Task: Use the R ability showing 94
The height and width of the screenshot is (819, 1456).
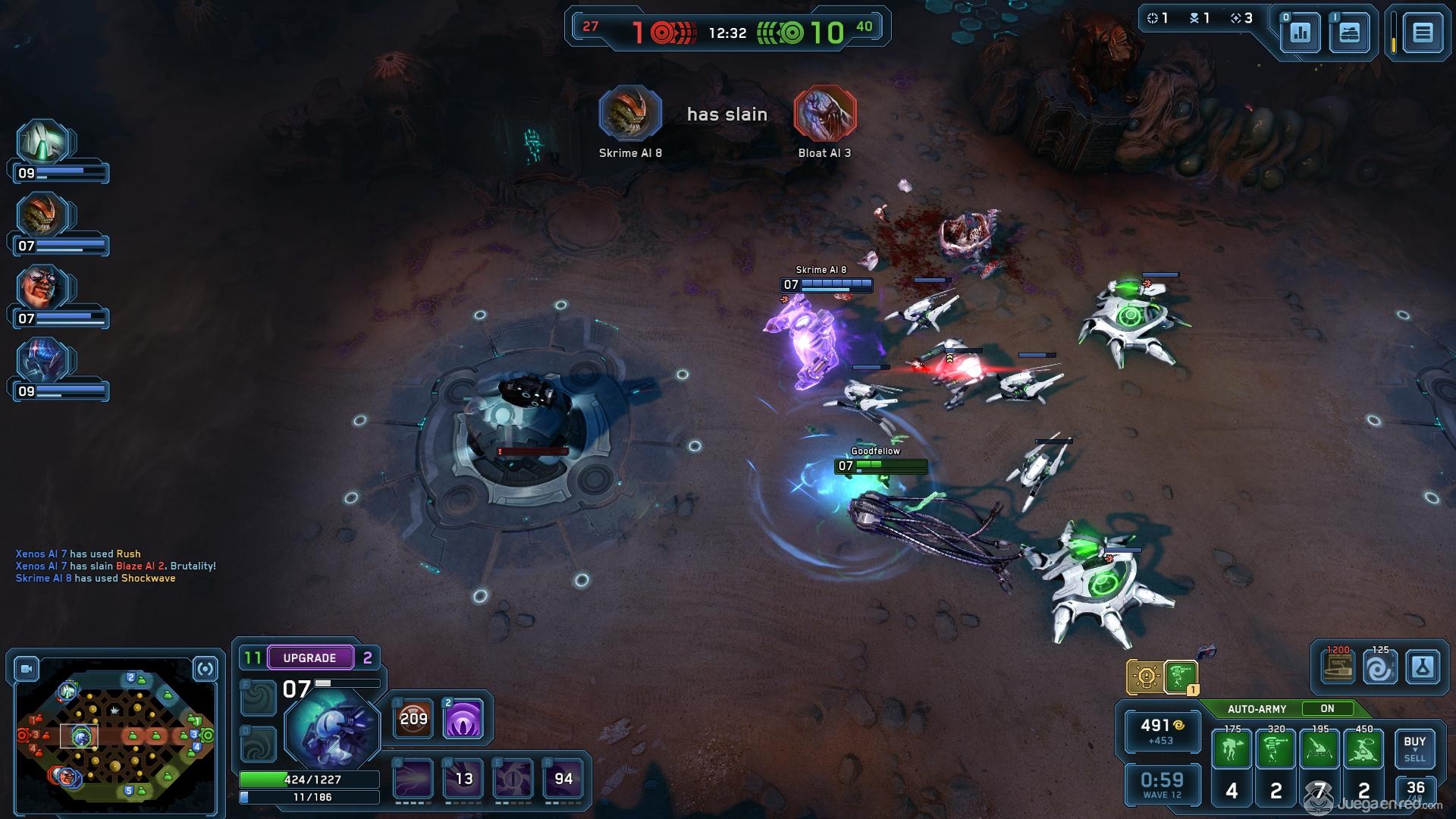Action: (563, 779)
